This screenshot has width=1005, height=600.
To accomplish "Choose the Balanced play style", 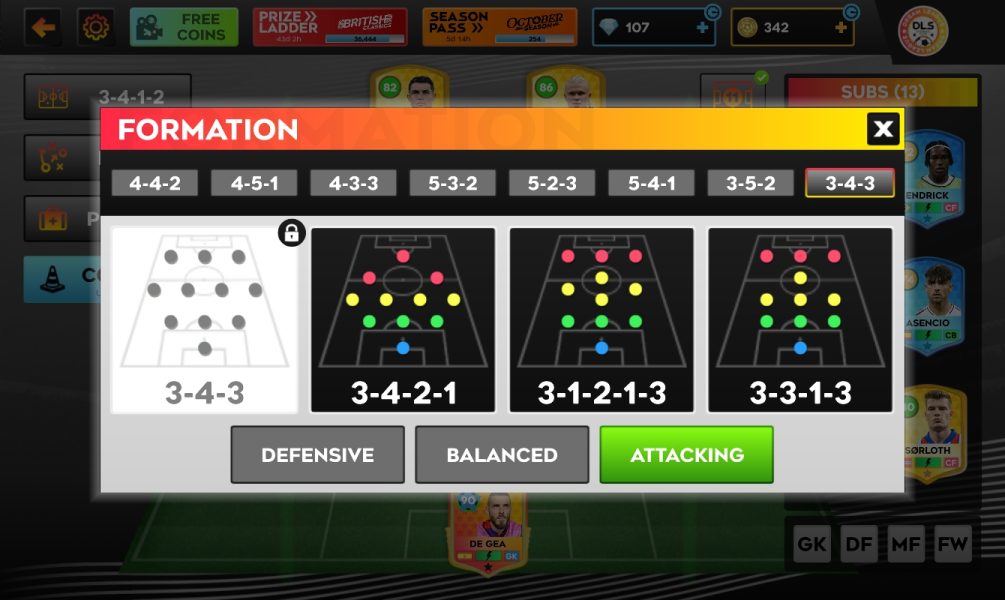I will tap(502, 455).
